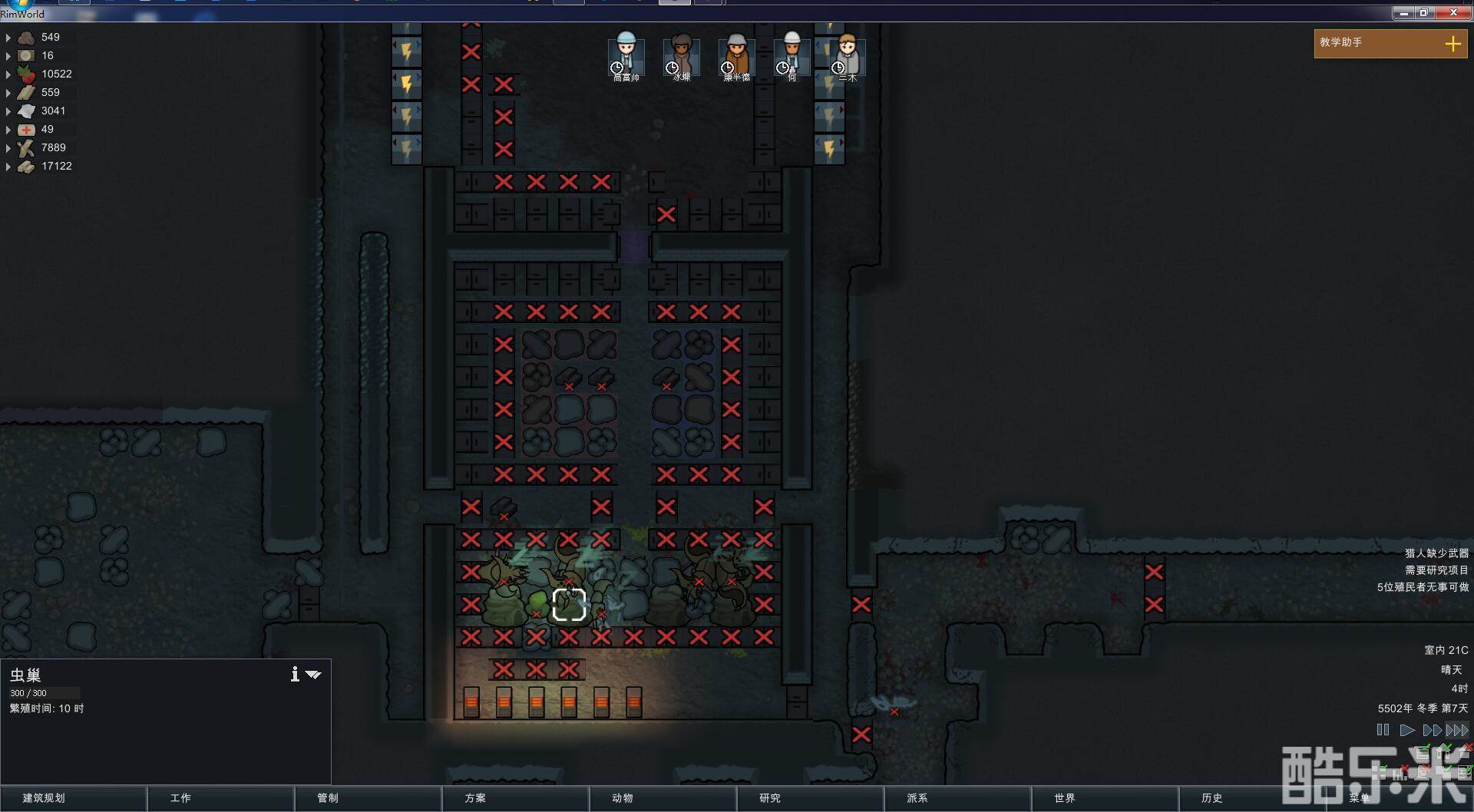Select colonist 高富帅 portrait
Image resolution: width=1474 pixels, height=812 pixels.
[x=626, y=55]
